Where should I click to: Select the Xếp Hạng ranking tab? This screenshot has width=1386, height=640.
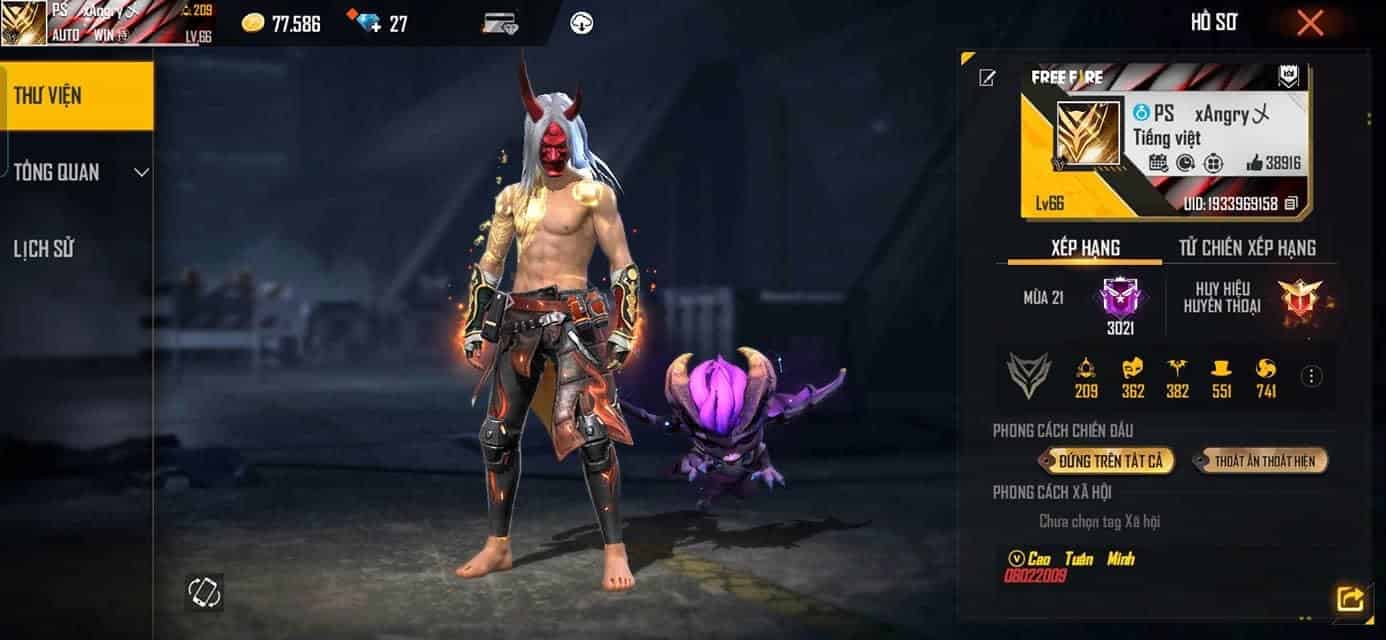[x=1085, y=247]
